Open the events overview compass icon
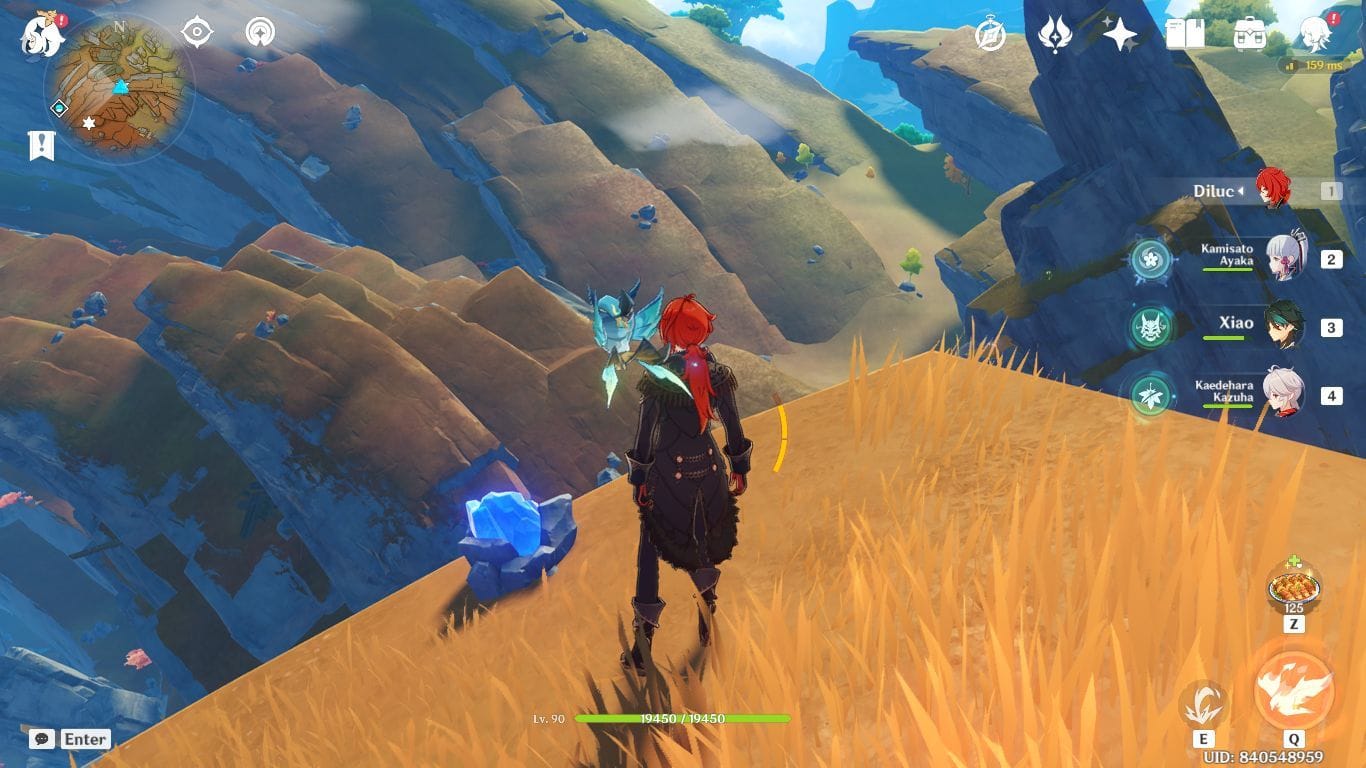Screen dimensions: 1366x768 click(x=990, y=34)
